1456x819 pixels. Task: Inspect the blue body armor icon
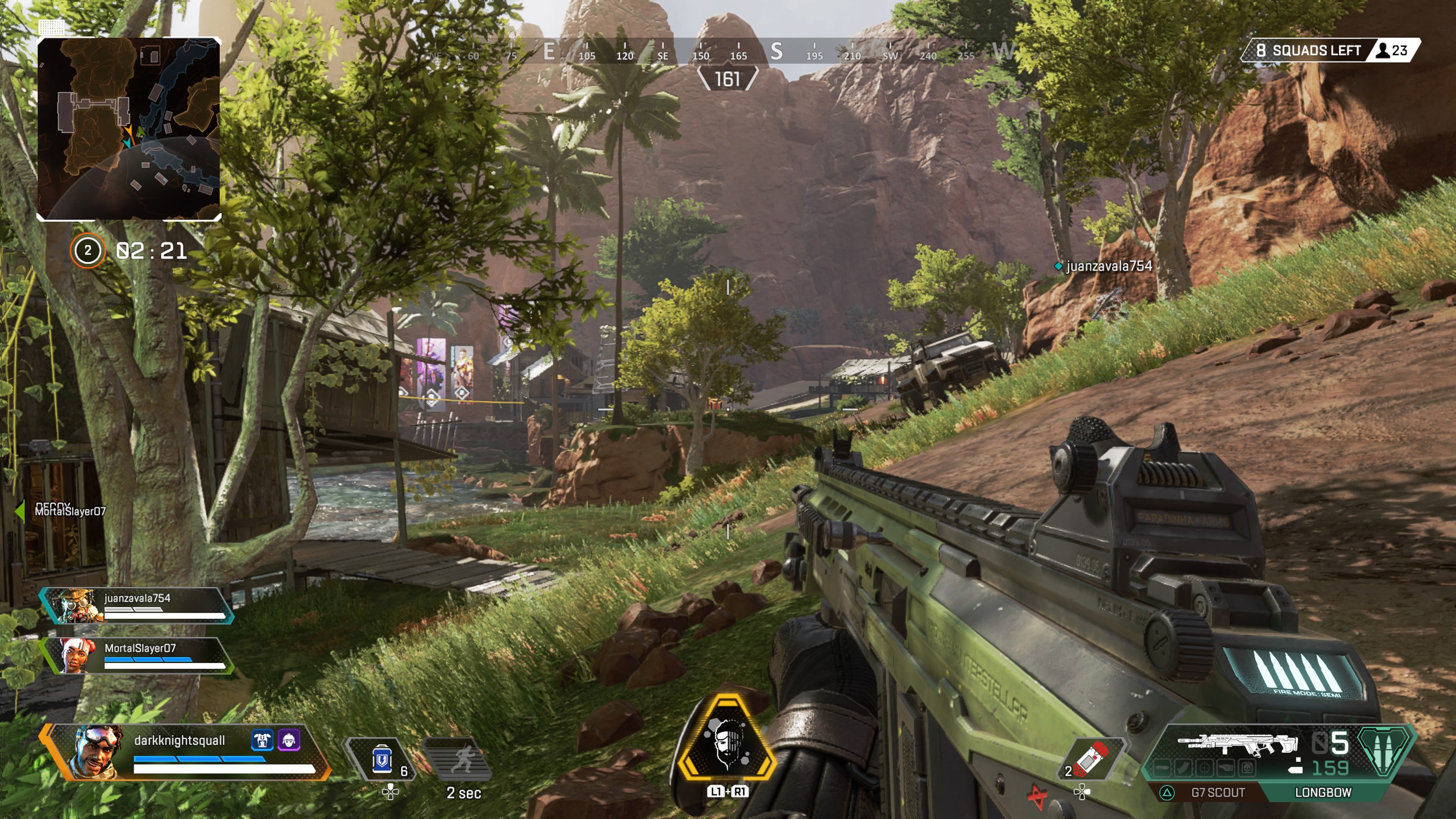(x=262, y=740)
